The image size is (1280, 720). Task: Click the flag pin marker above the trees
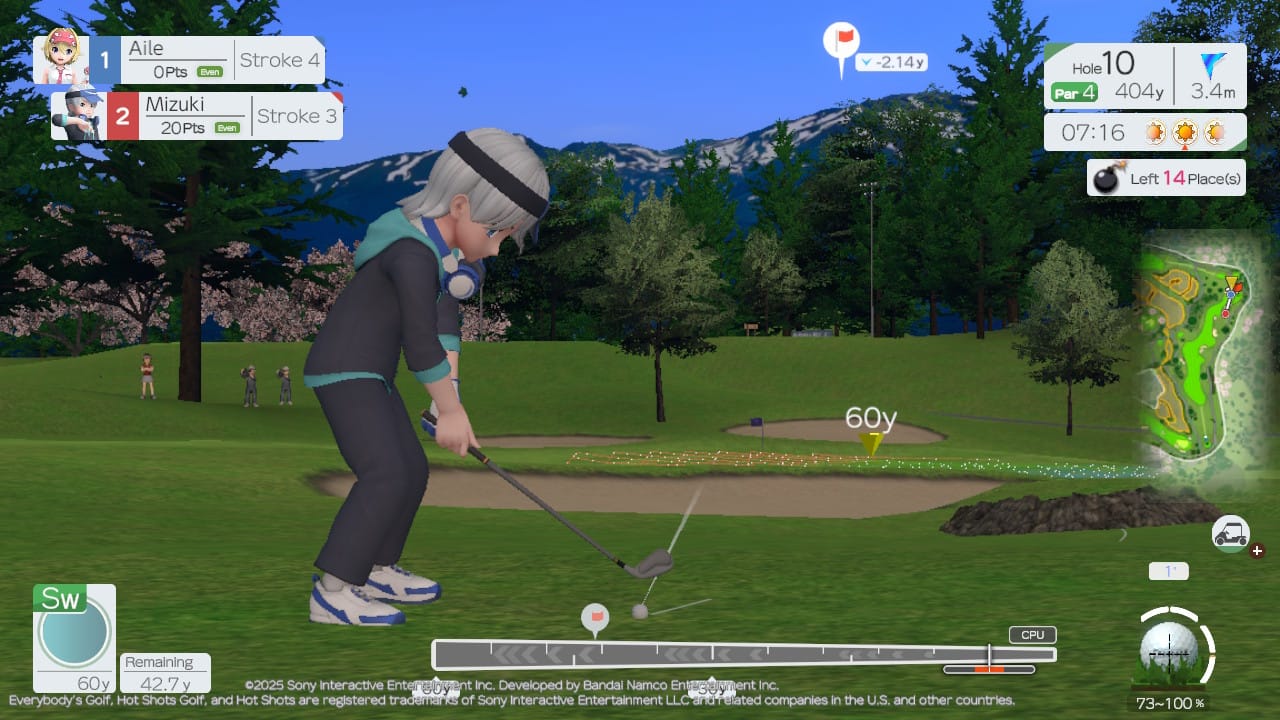pos(842,42)
